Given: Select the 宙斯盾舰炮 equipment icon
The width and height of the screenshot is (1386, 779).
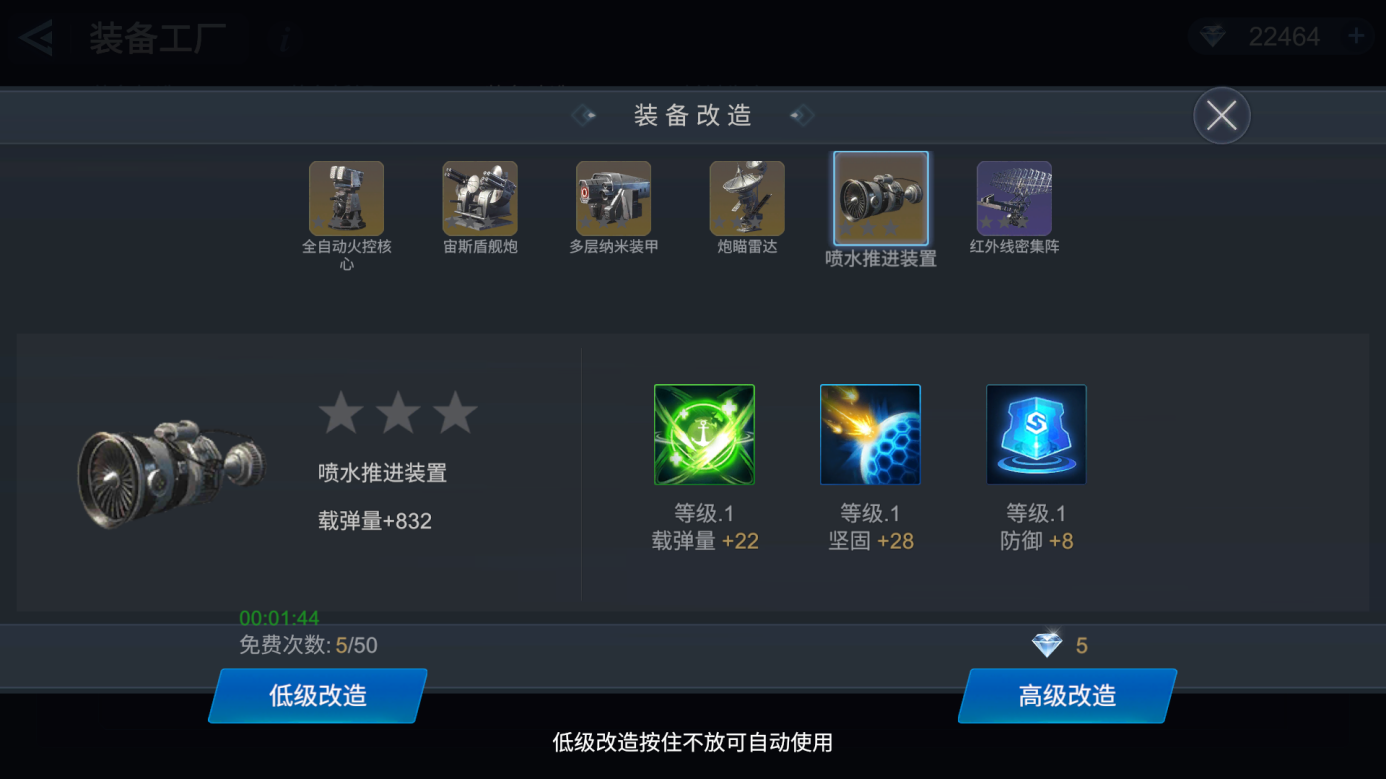Looking at the screenshot, I should pos(480,197).
